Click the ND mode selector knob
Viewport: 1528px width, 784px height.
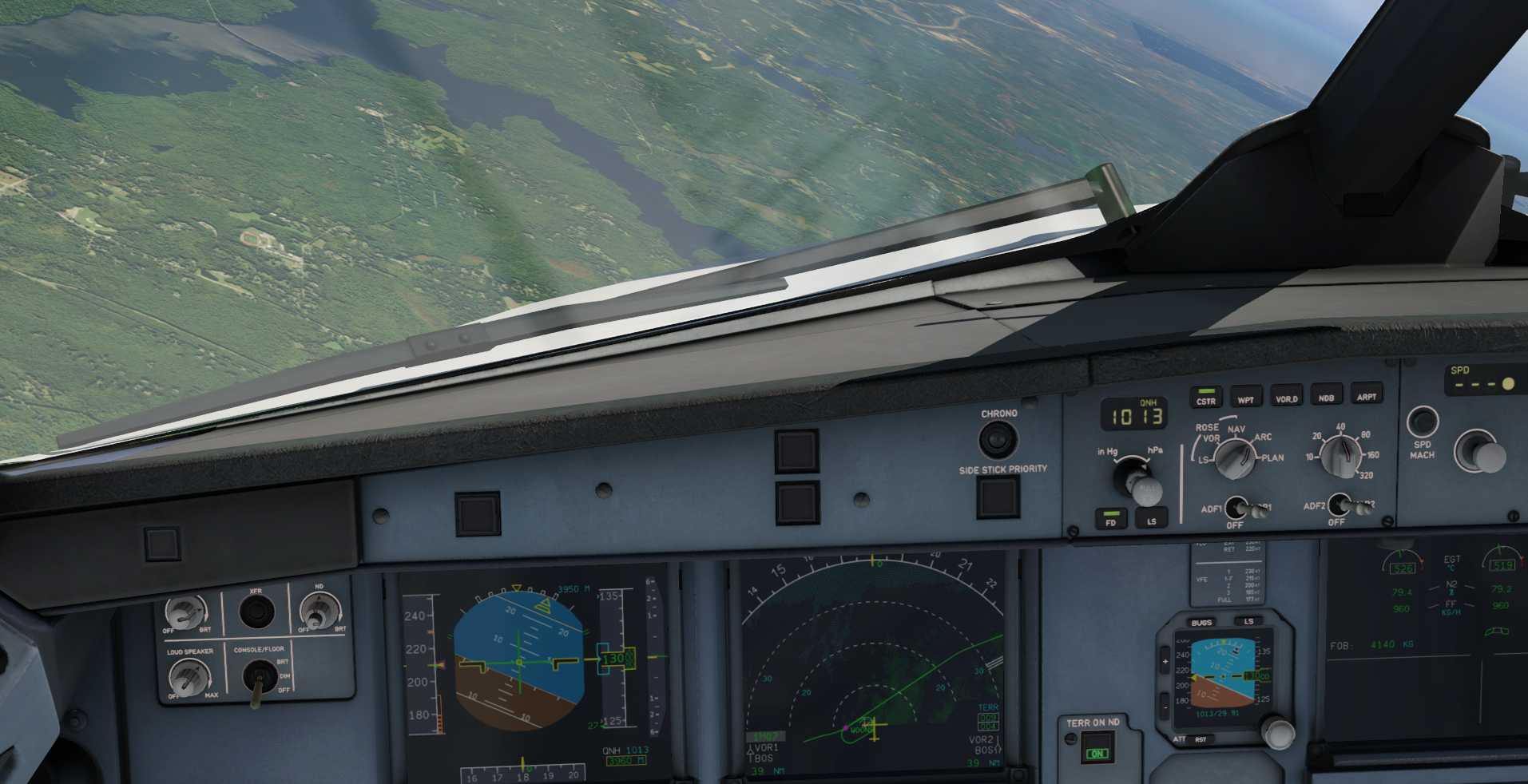click(x=1234, y=459)
